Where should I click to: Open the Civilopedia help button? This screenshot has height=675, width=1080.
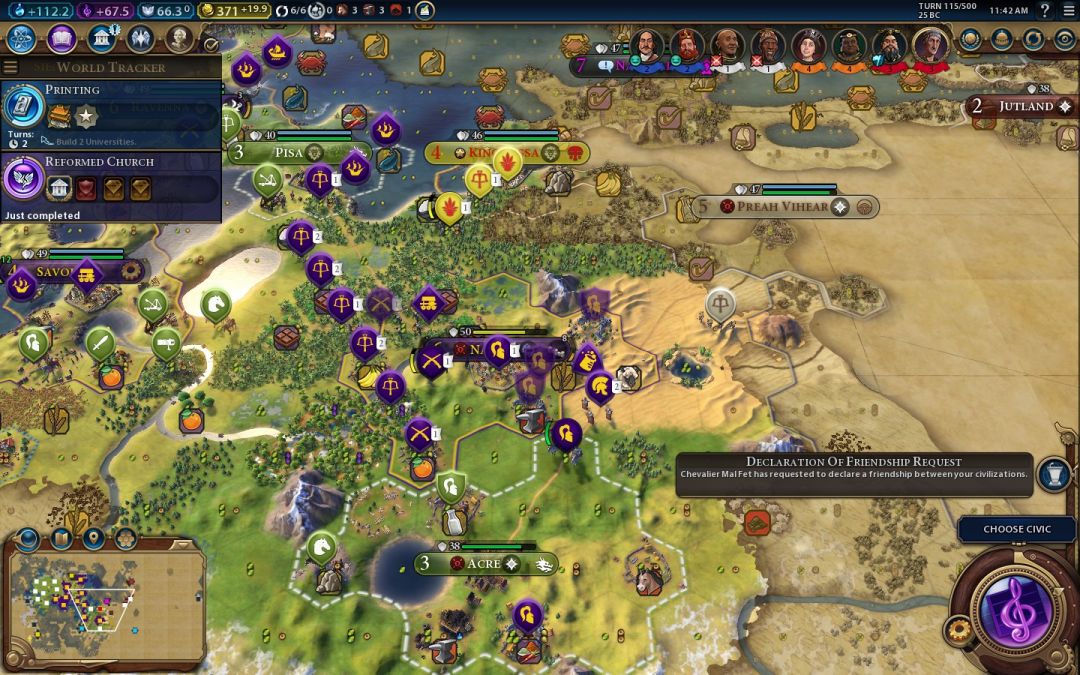1044,10
